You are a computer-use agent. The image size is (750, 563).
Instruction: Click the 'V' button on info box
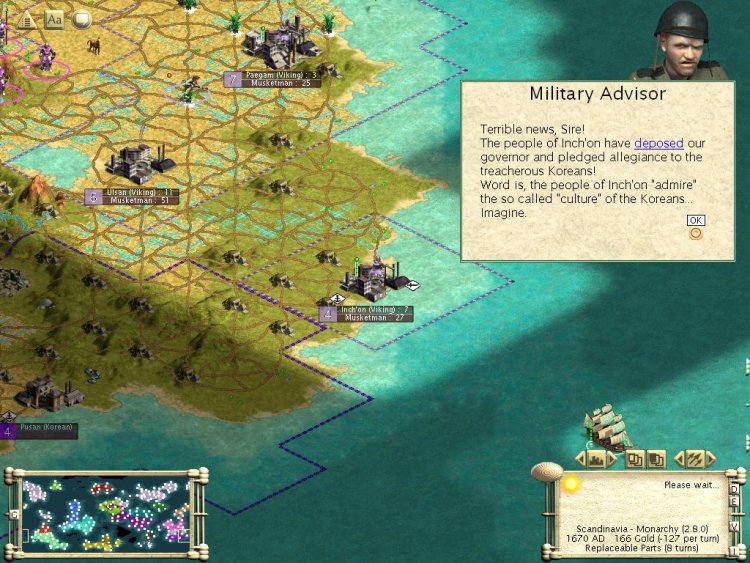734,526
